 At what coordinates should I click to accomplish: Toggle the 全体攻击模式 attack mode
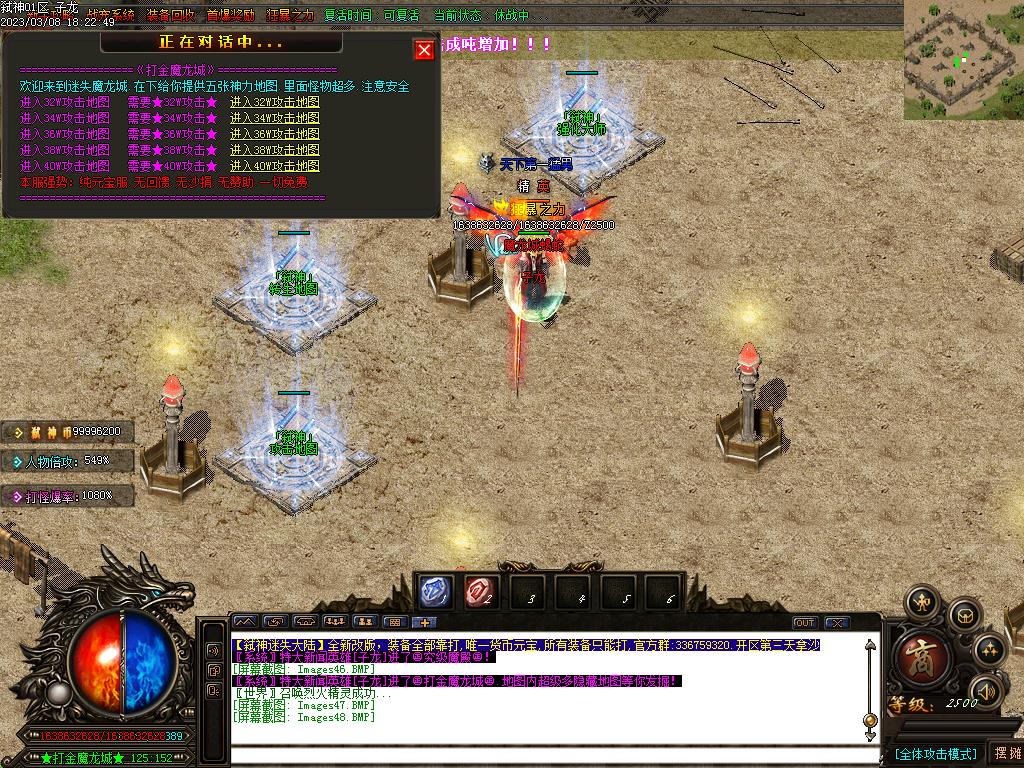pos(934,753)
